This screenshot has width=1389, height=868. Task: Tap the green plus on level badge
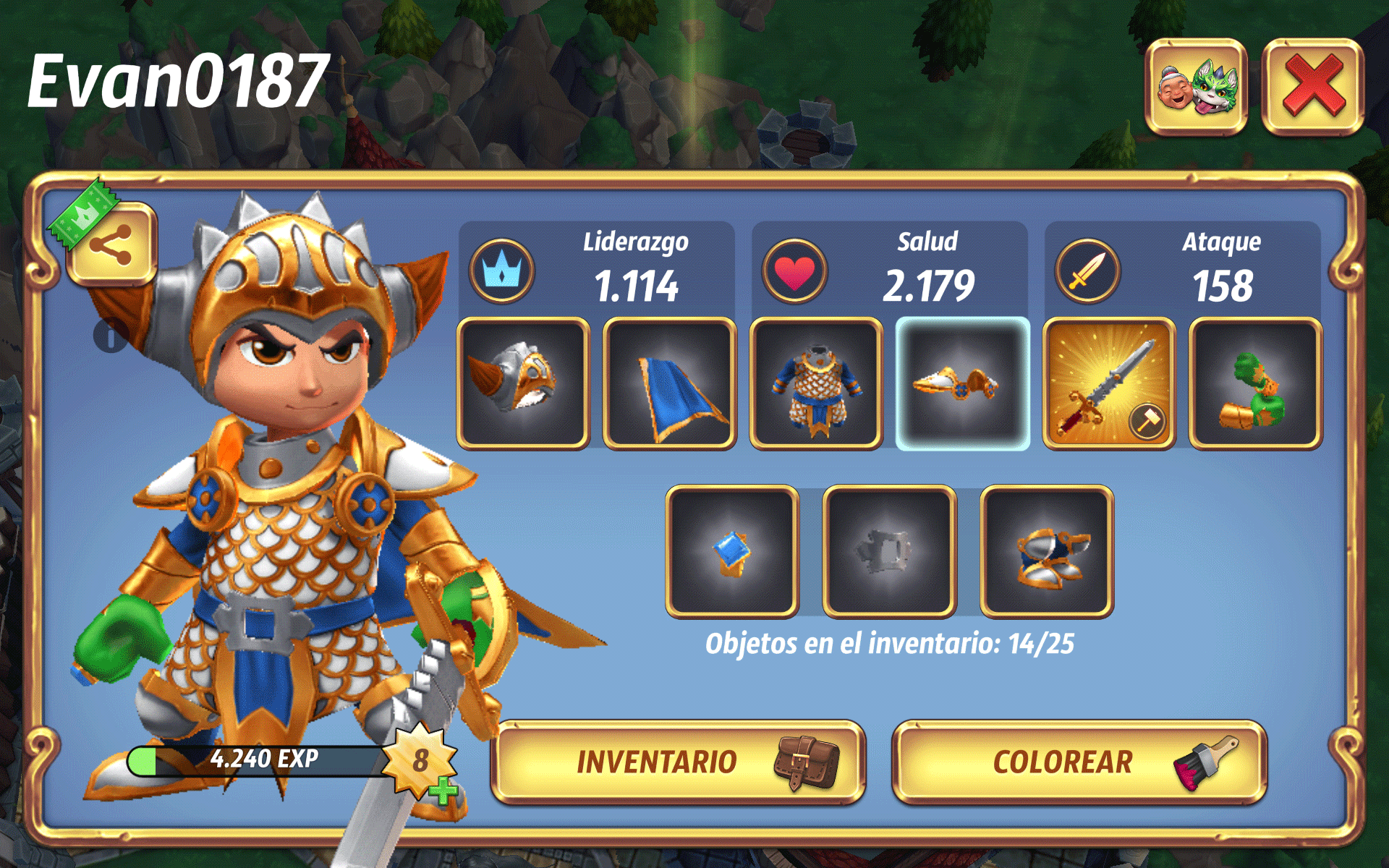[443, 791]
